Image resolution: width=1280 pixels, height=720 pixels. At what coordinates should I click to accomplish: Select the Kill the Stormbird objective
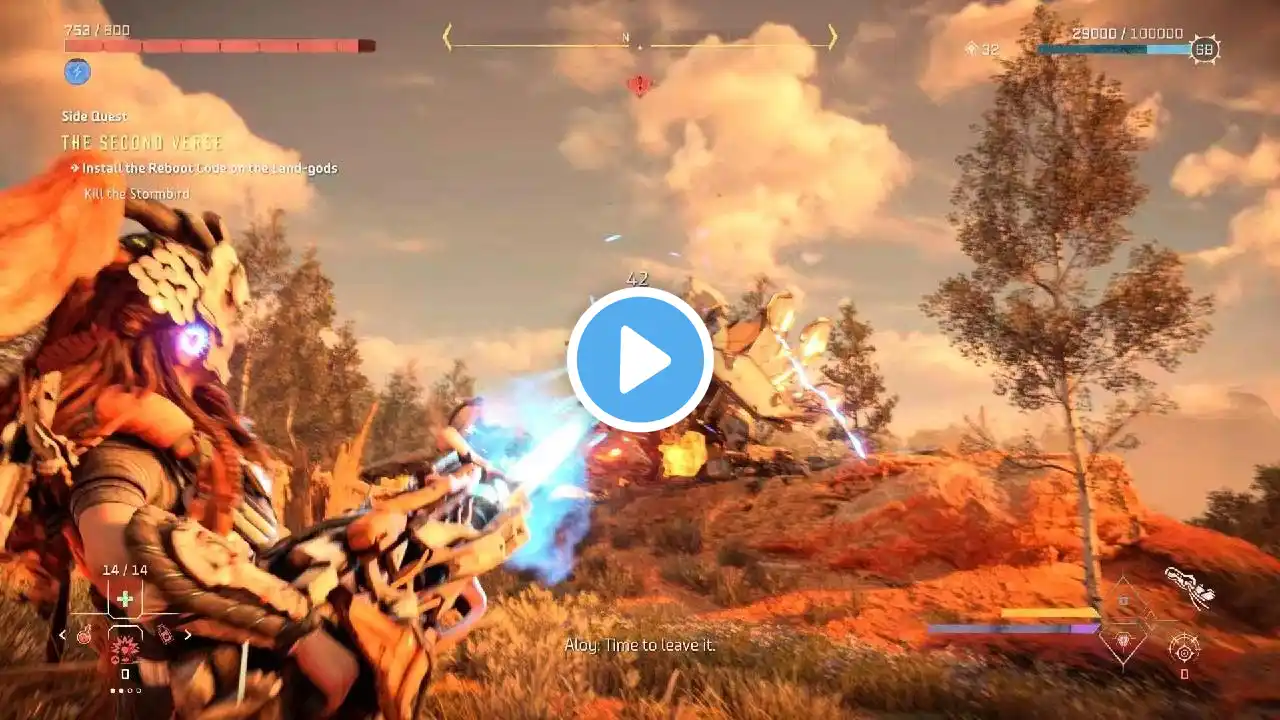click(x=137, y=193)
